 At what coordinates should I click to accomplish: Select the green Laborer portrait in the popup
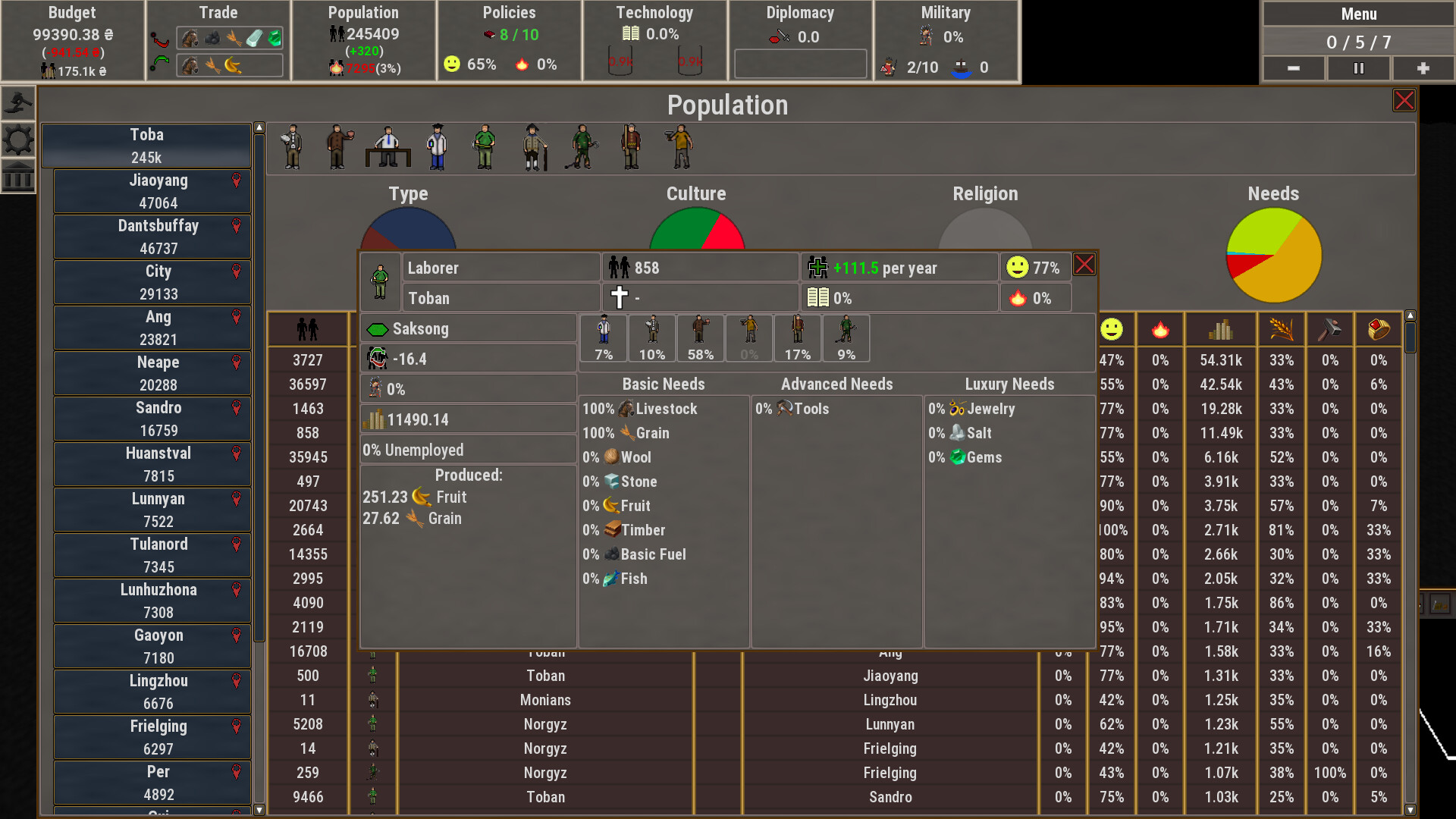379,281
